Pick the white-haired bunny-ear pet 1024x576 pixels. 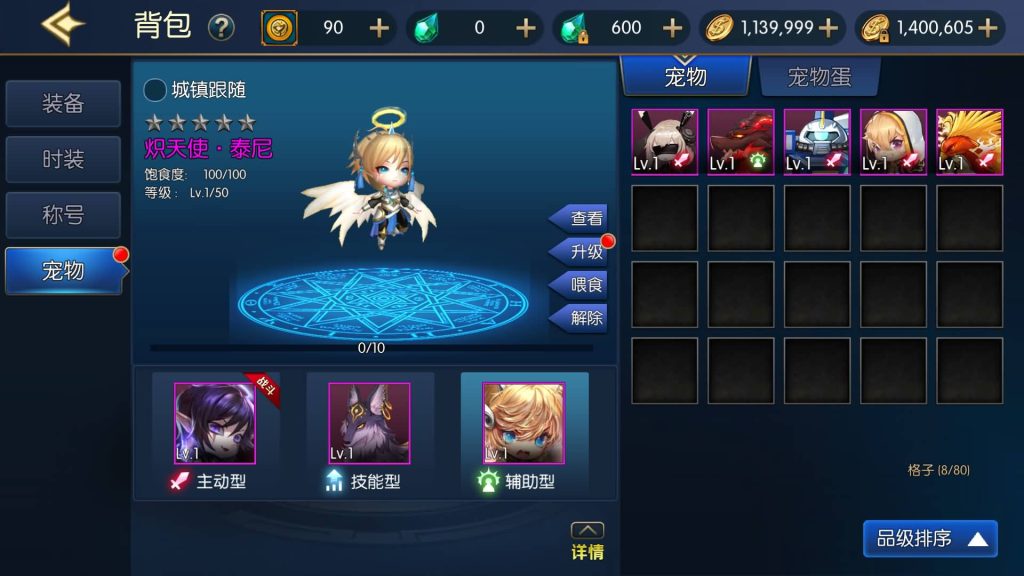pos(664,142)
